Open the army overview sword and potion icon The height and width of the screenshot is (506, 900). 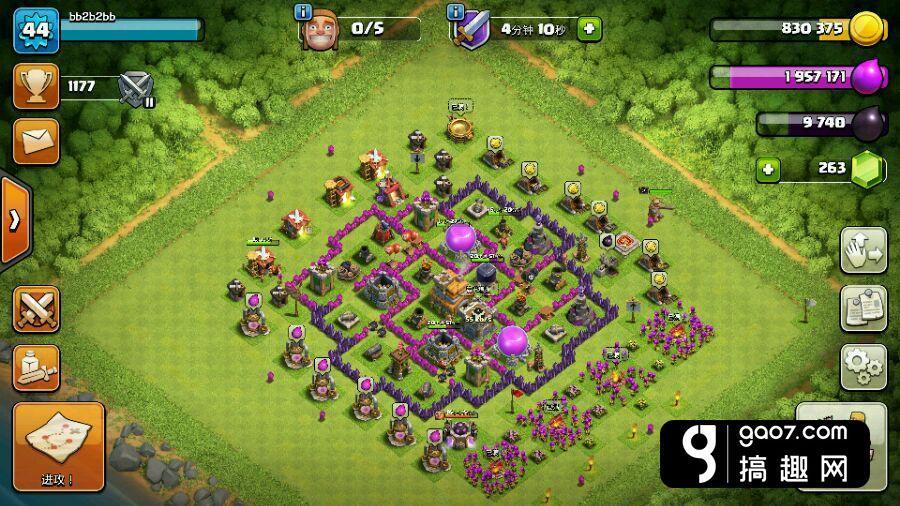35,368
